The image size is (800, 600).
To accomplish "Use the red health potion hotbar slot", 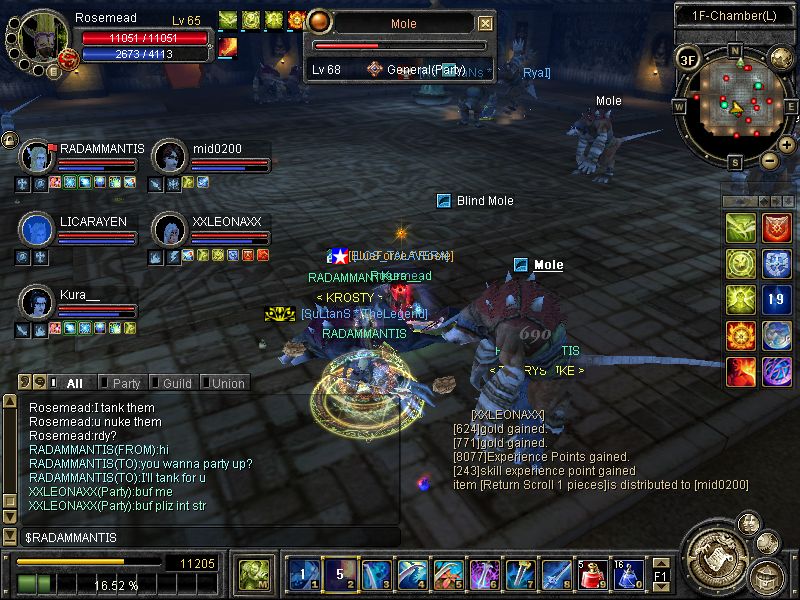I will [x=594, y=574].
